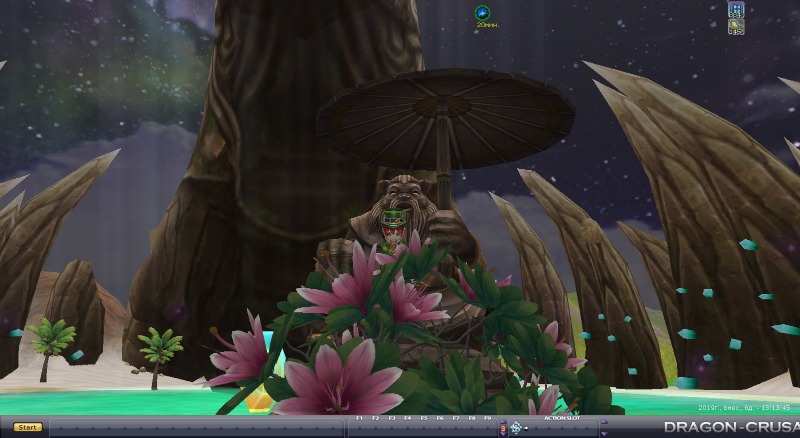800x438 pixels.
Task: Select the blue scroll item icon
Action: (x=736, y=11)
